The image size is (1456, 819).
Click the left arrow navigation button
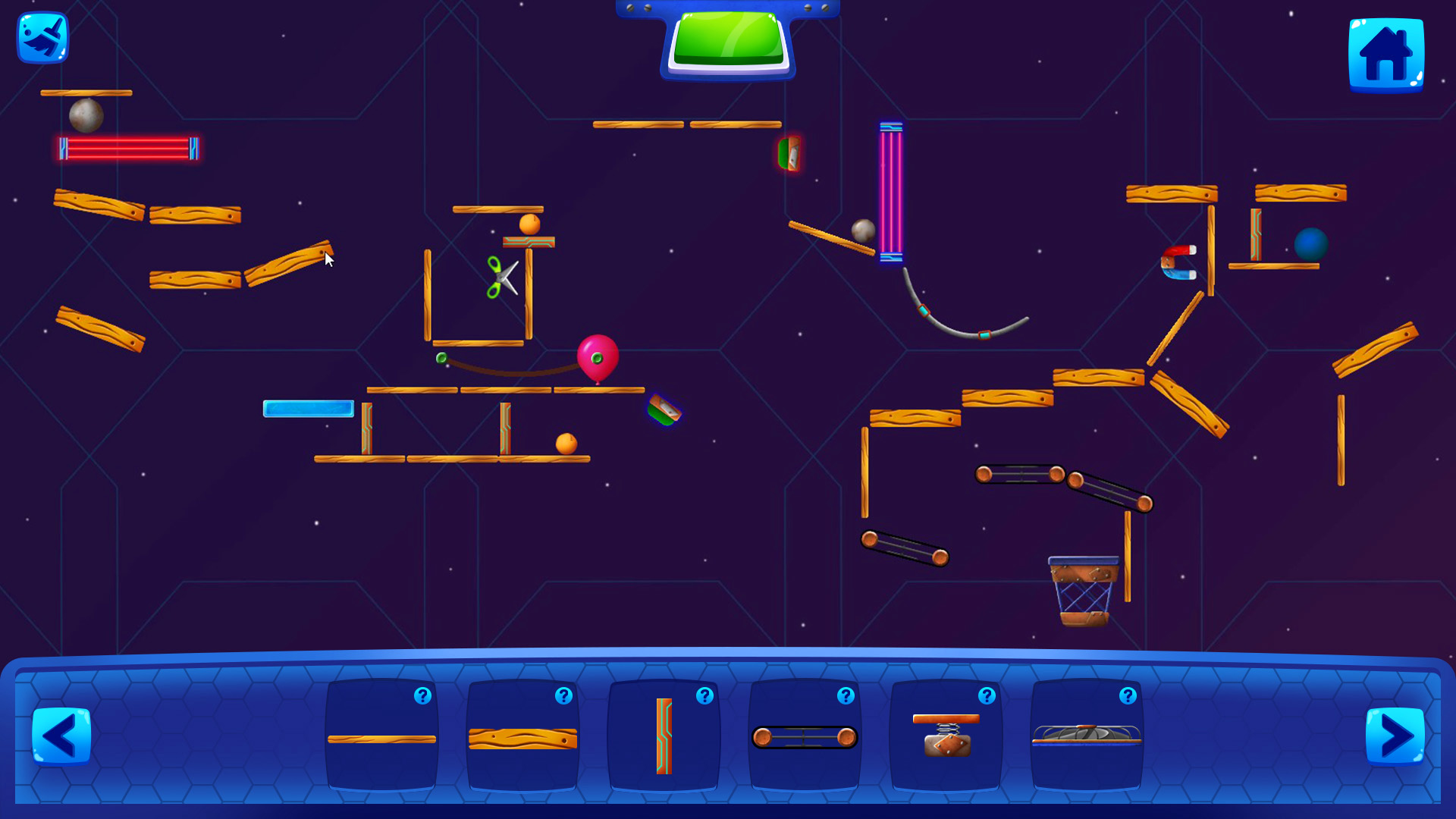(x=62, y=734)
